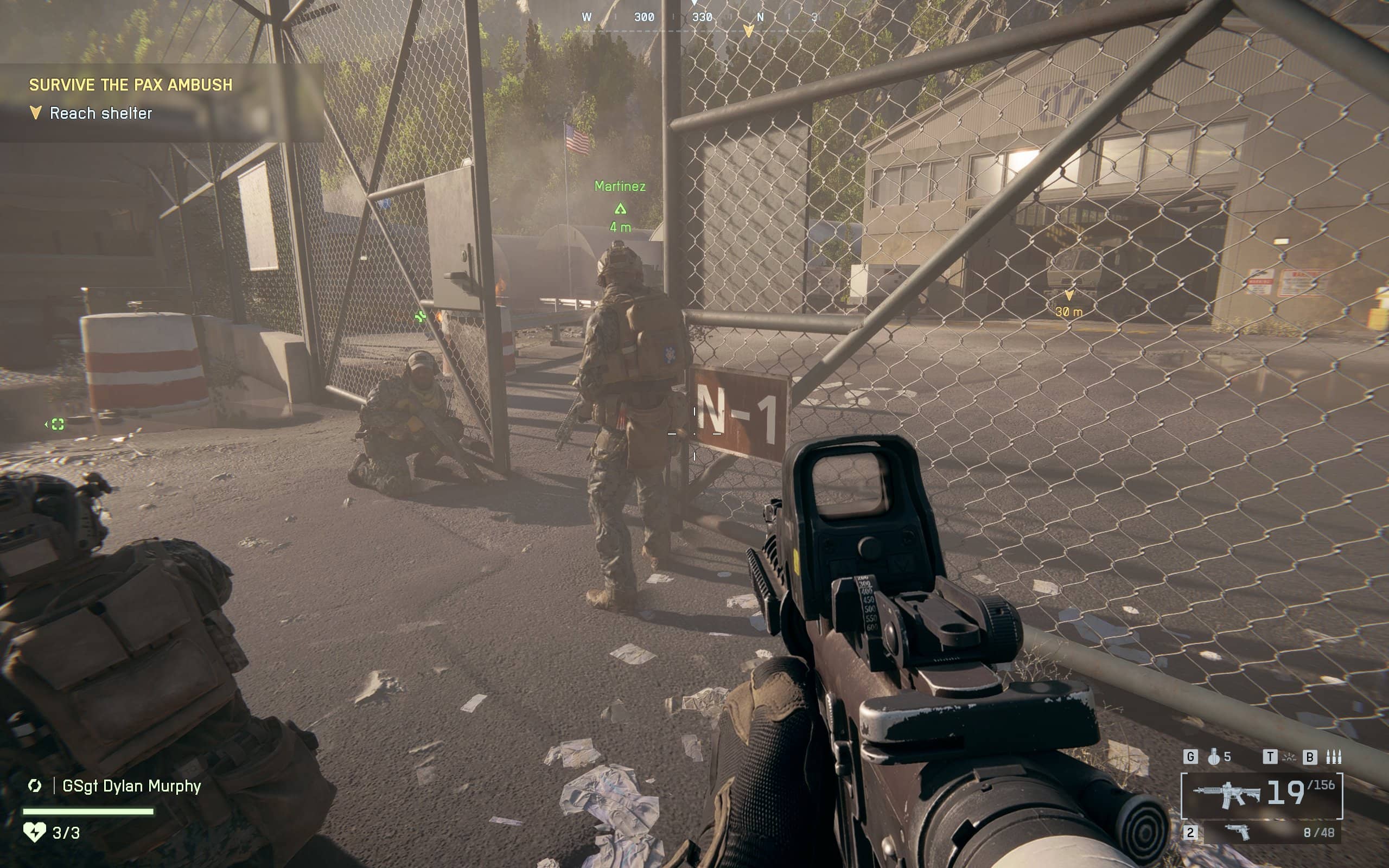1389x868 pixels.
Task: Select the yellow 30 m objective waypoint
Action: pyautogui.click(x=1069, y=296)
